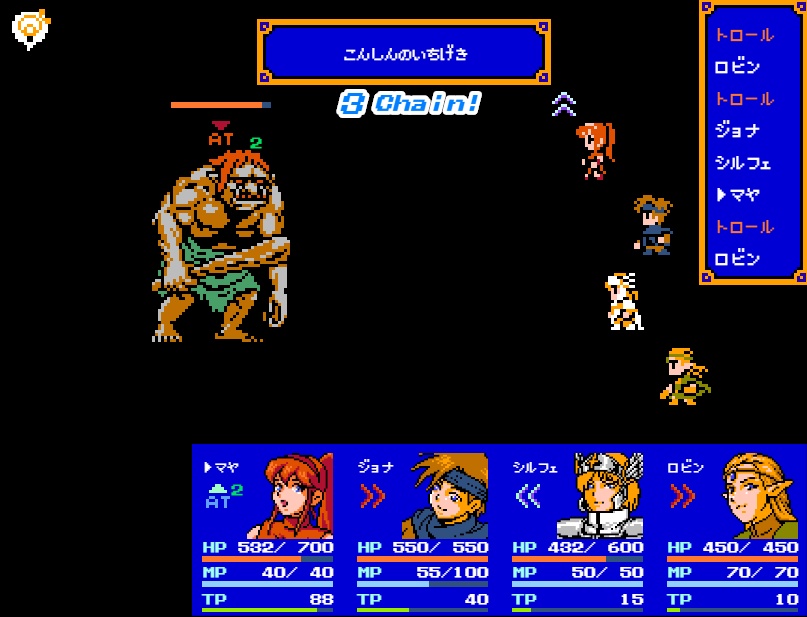Select シルフェ in the turn order list

coord(743,163)
